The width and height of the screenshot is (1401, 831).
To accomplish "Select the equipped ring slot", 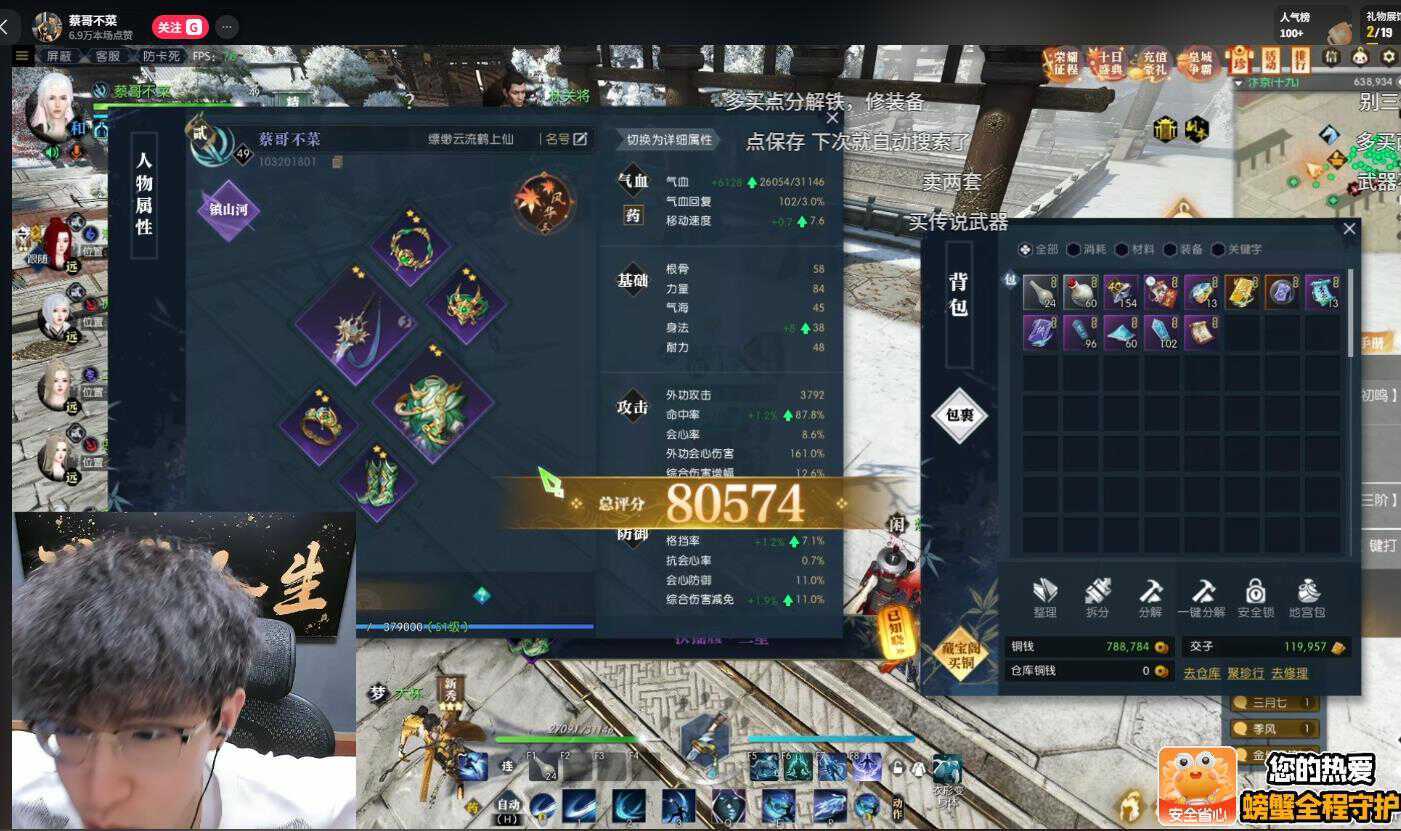I will [x=320, y=422].
